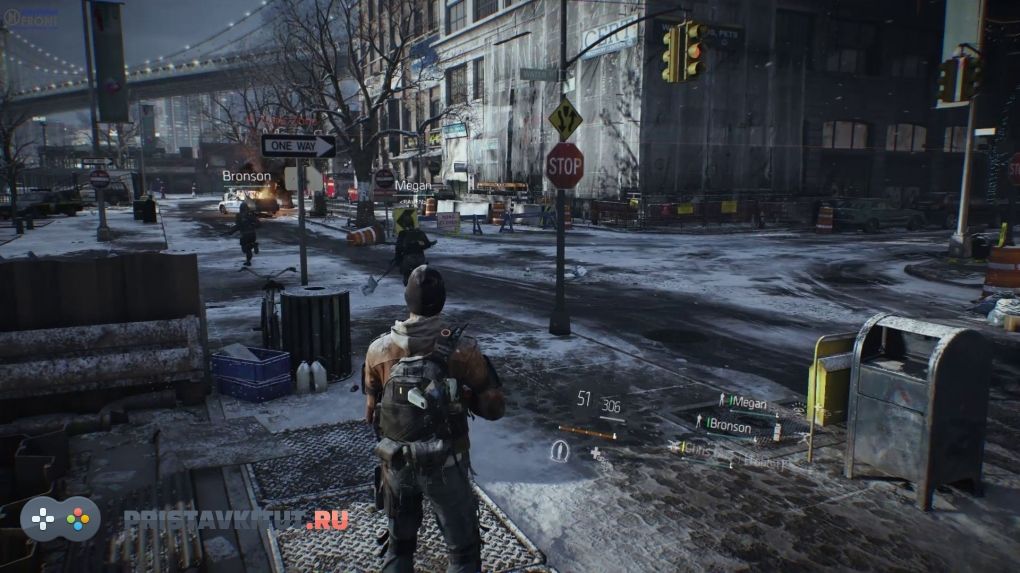Click the gamepad logo badge
The image size is (1020, 573).
(60, 519)
